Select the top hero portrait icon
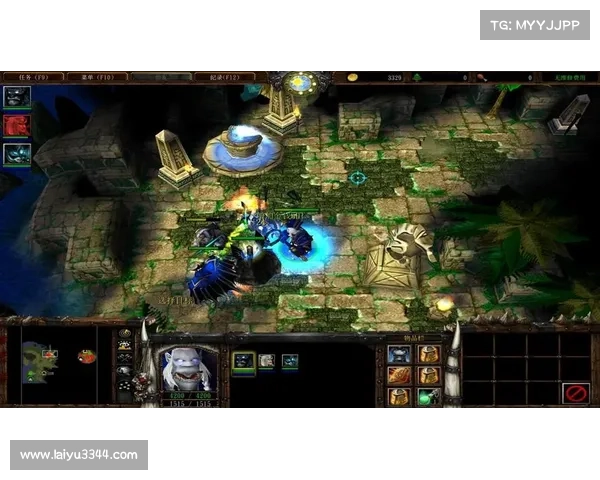This screenshot has width=600, height=480. (17, 97)
